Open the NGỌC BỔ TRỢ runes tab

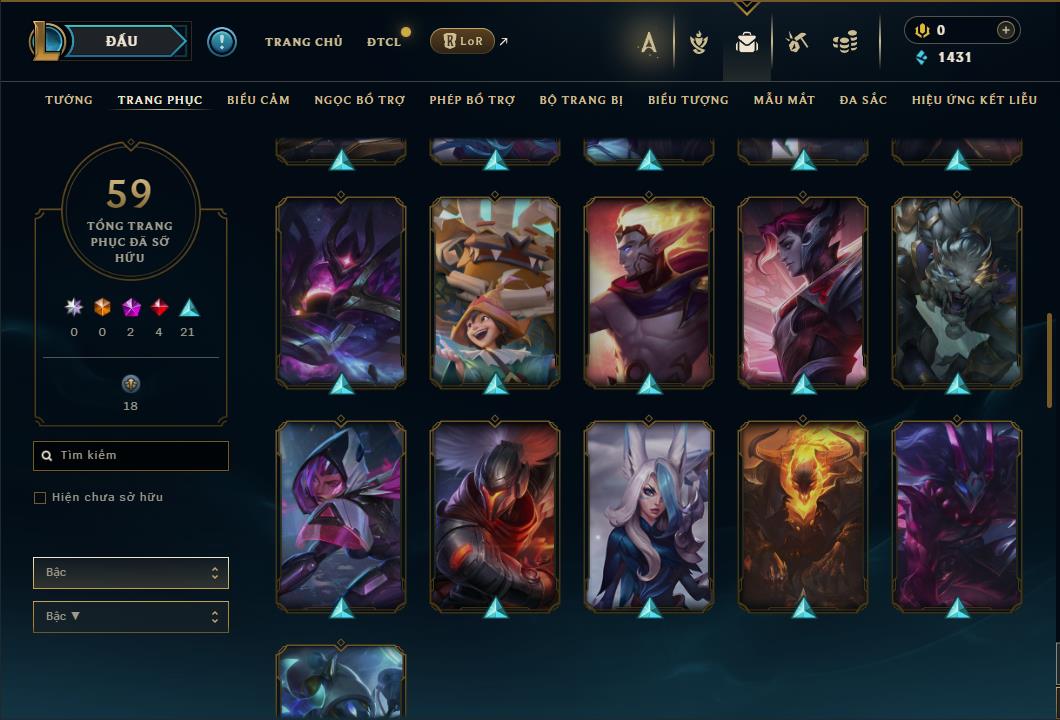tap(360, 100)
